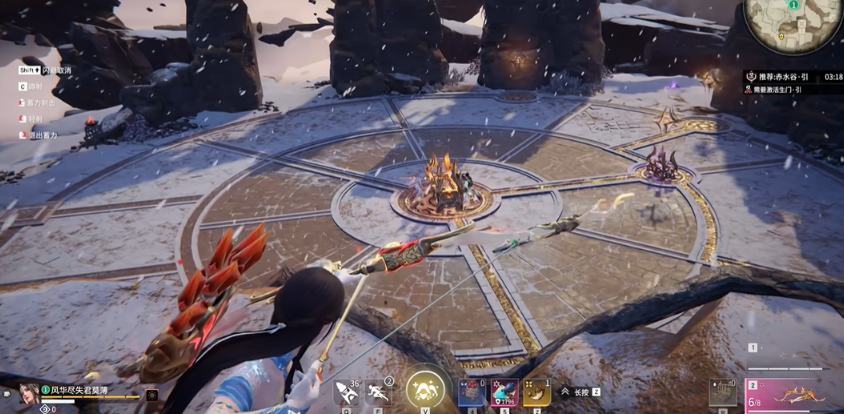Activate the glowing ultimate skill icon

[425, 390]
